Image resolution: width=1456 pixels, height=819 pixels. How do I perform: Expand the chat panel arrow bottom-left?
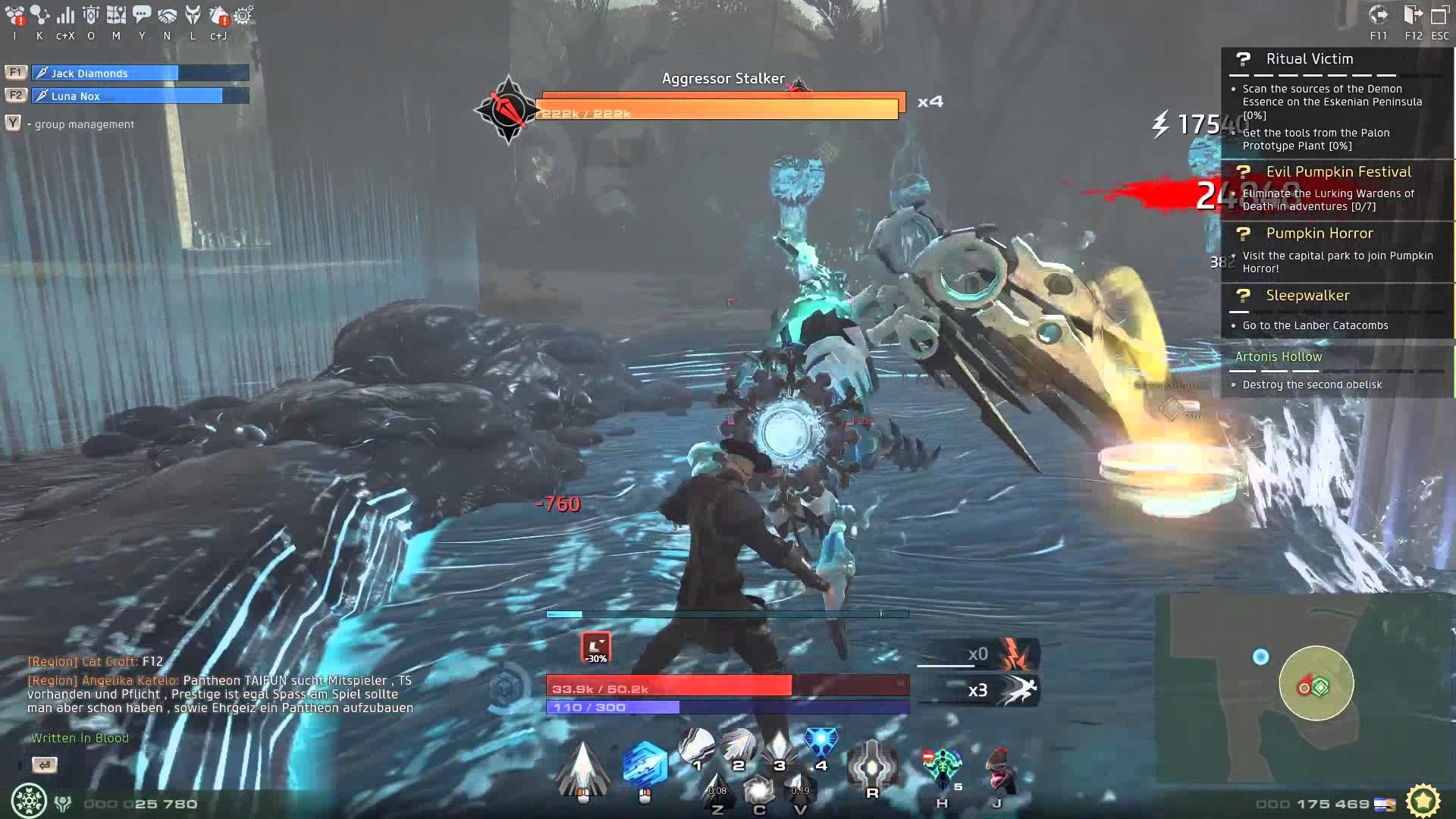[x=45, y=765]
